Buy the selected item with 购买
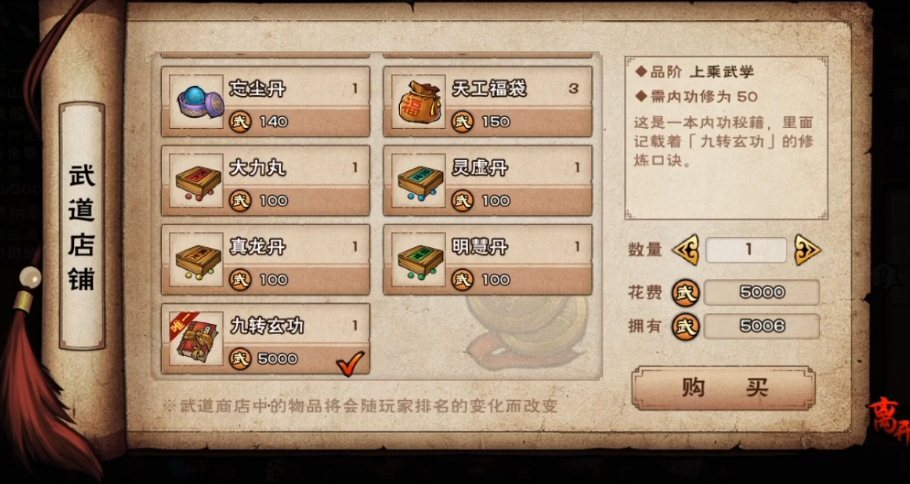Viewport: 910px width, 484px height. click(x=723, y=388)
